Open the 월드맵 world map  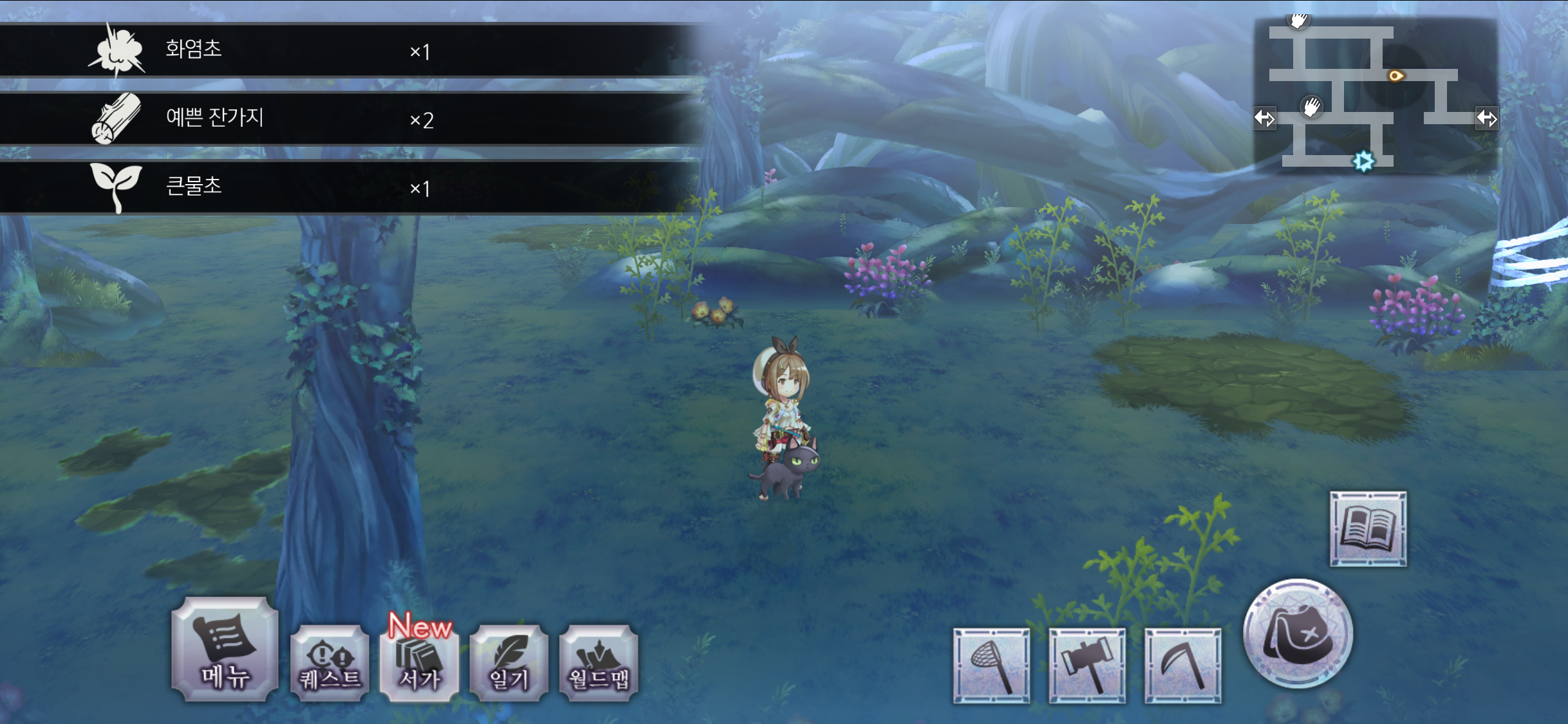599,662
